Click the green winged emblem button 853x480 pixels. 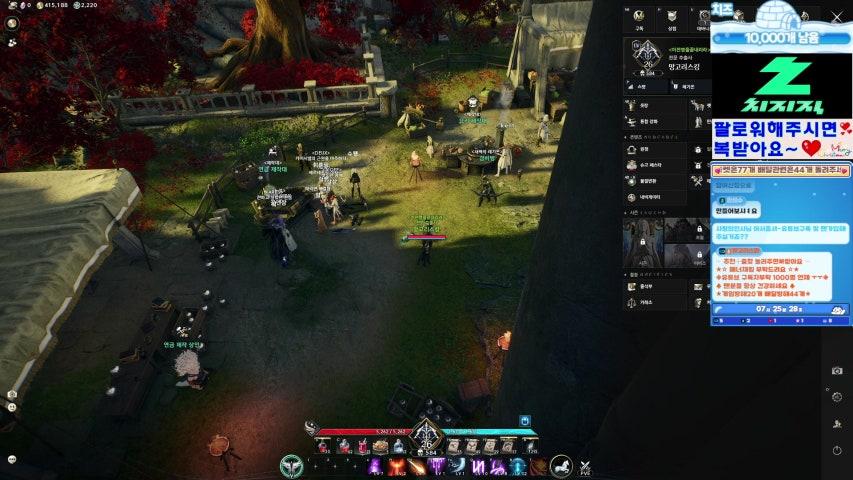291,465
